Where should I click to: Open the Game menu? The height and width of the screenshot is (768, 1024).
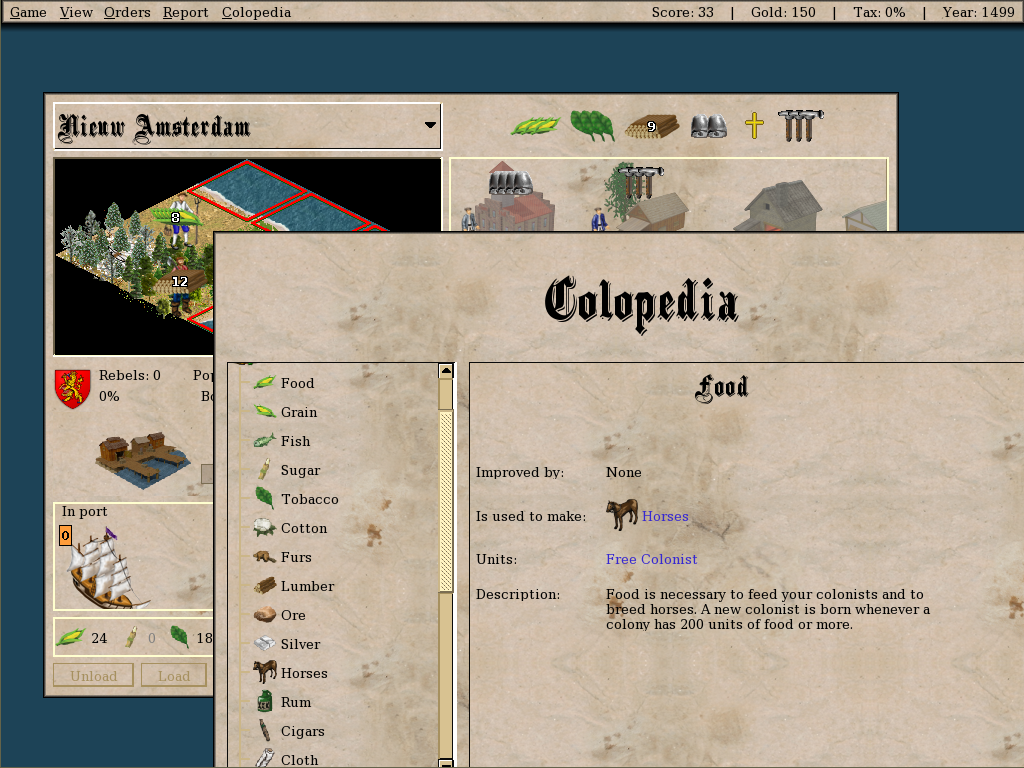point(28,12)
